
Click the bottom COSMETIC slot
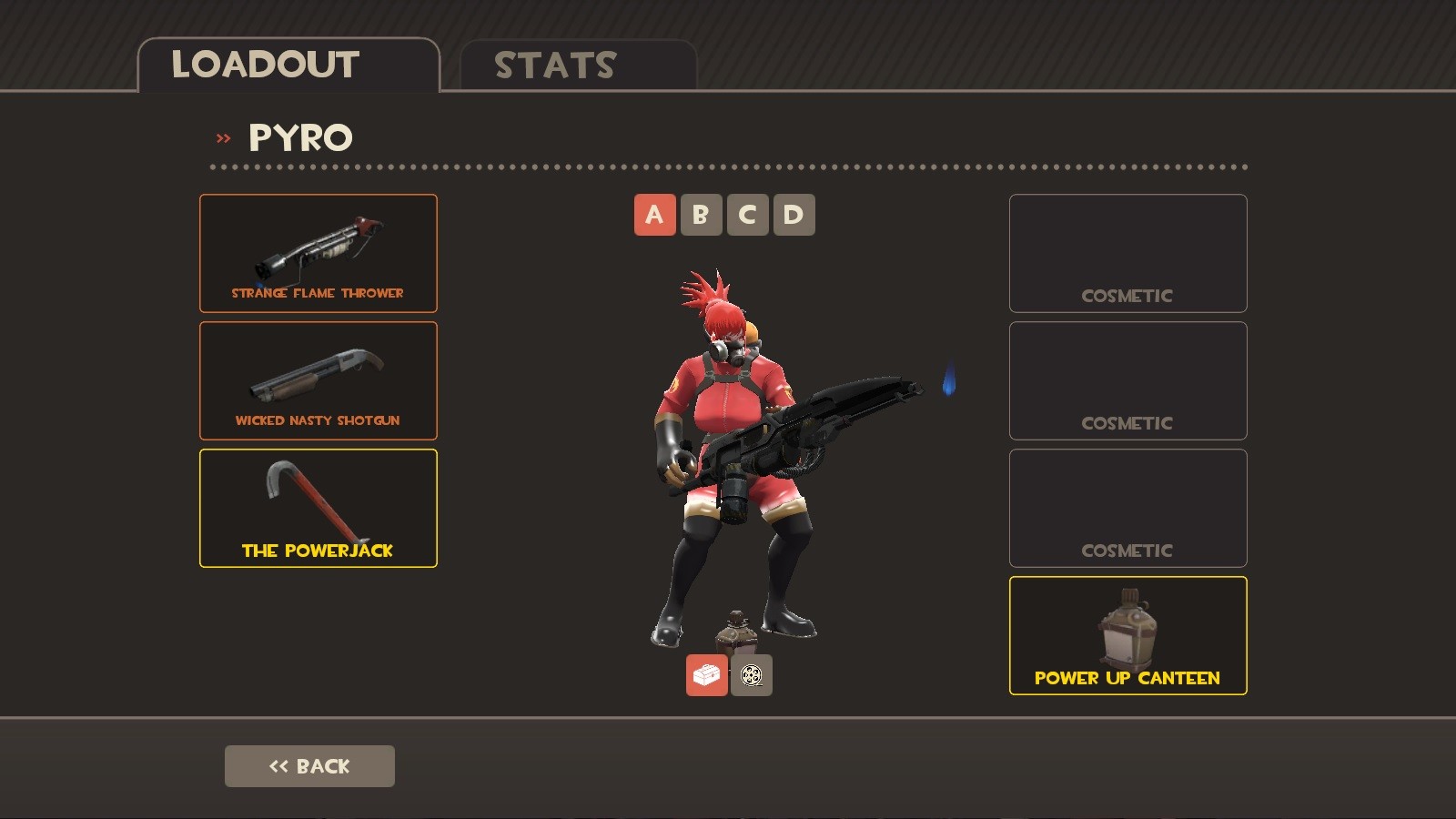[x=1127, y=508]
